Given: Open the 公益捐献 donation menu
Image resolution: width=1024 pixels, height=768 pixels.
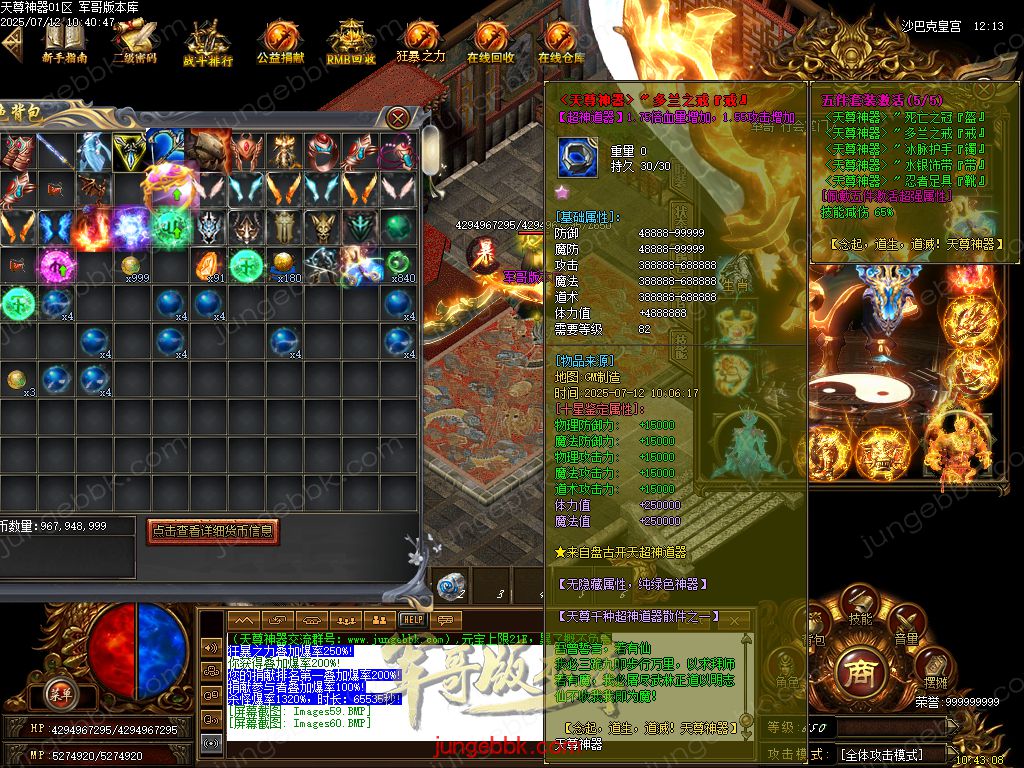Looking at the screenshot, I should (280, 43).
